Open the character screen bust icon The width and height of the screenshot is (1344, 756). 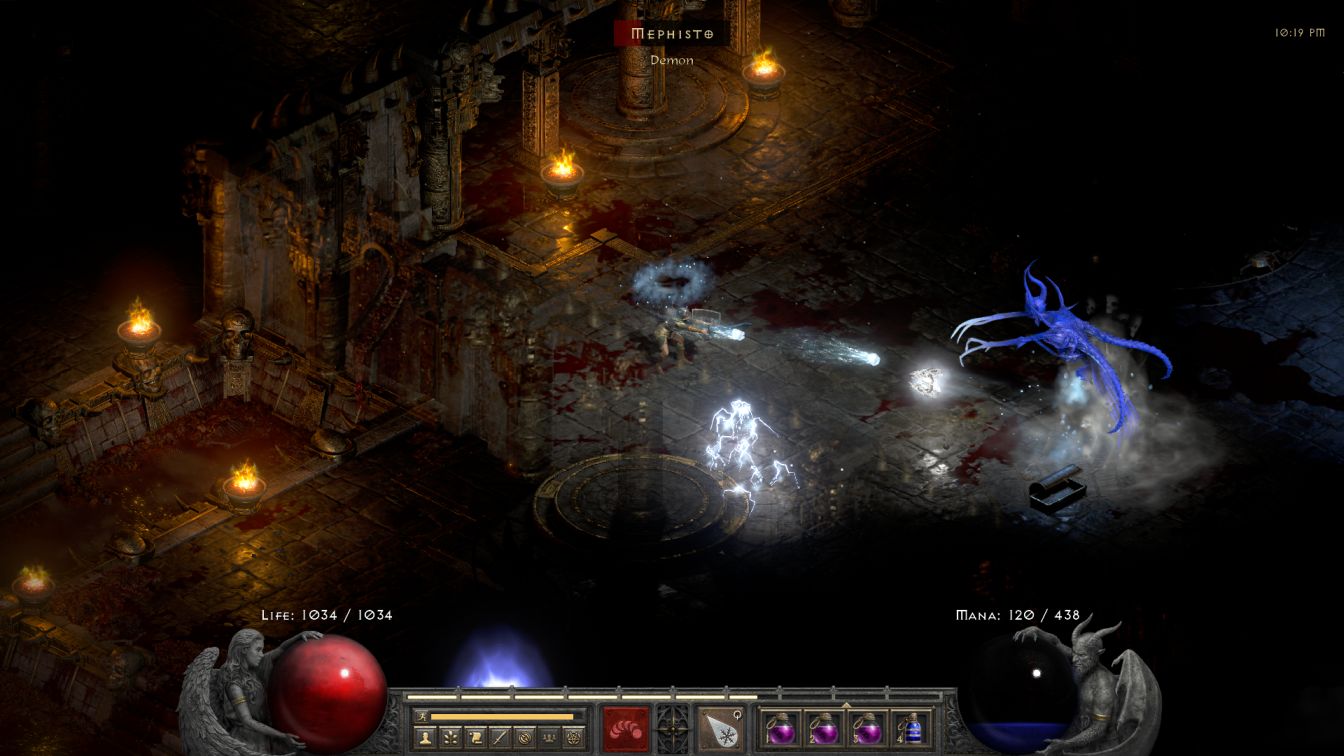pyautogui.click(x=425, y=738)
